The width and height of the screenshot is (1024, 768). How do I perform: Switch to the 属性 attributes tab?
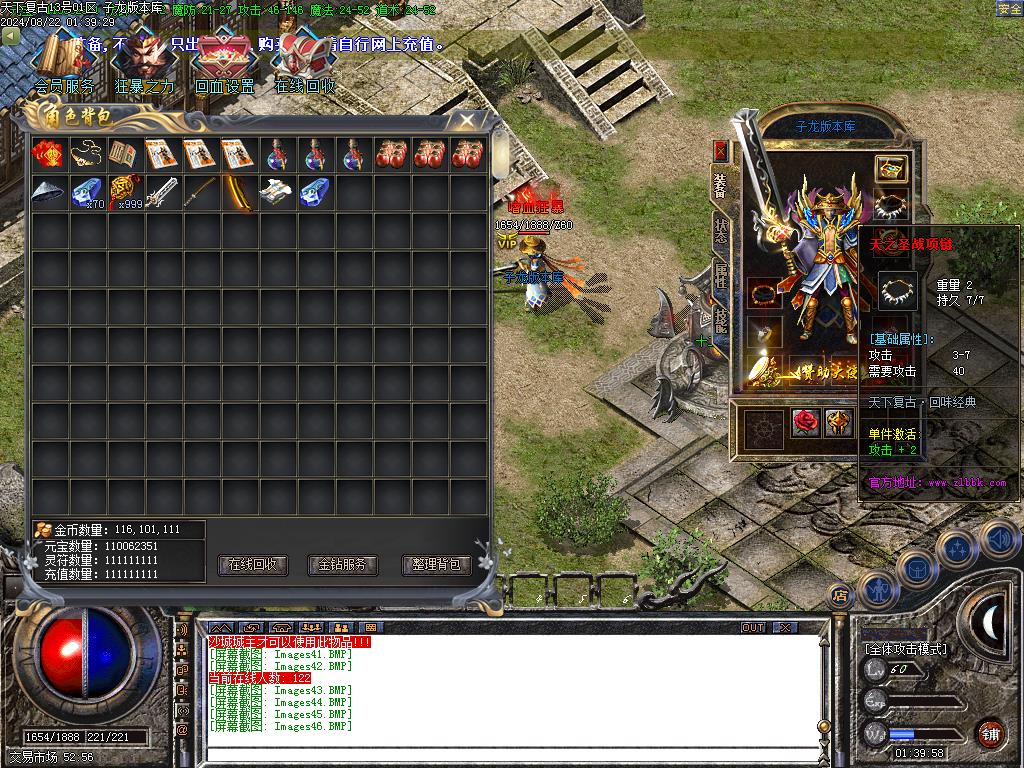pos(720,273)
